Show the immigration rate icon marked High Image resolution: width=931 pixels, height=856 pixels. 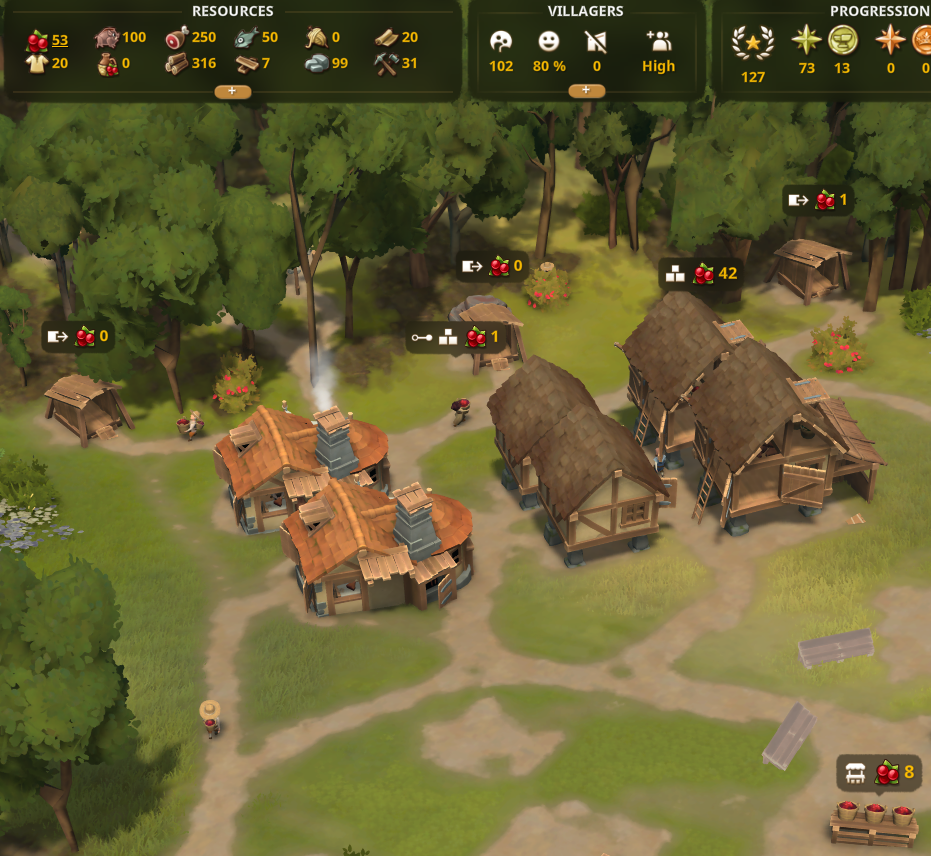[x=659, y=42]
